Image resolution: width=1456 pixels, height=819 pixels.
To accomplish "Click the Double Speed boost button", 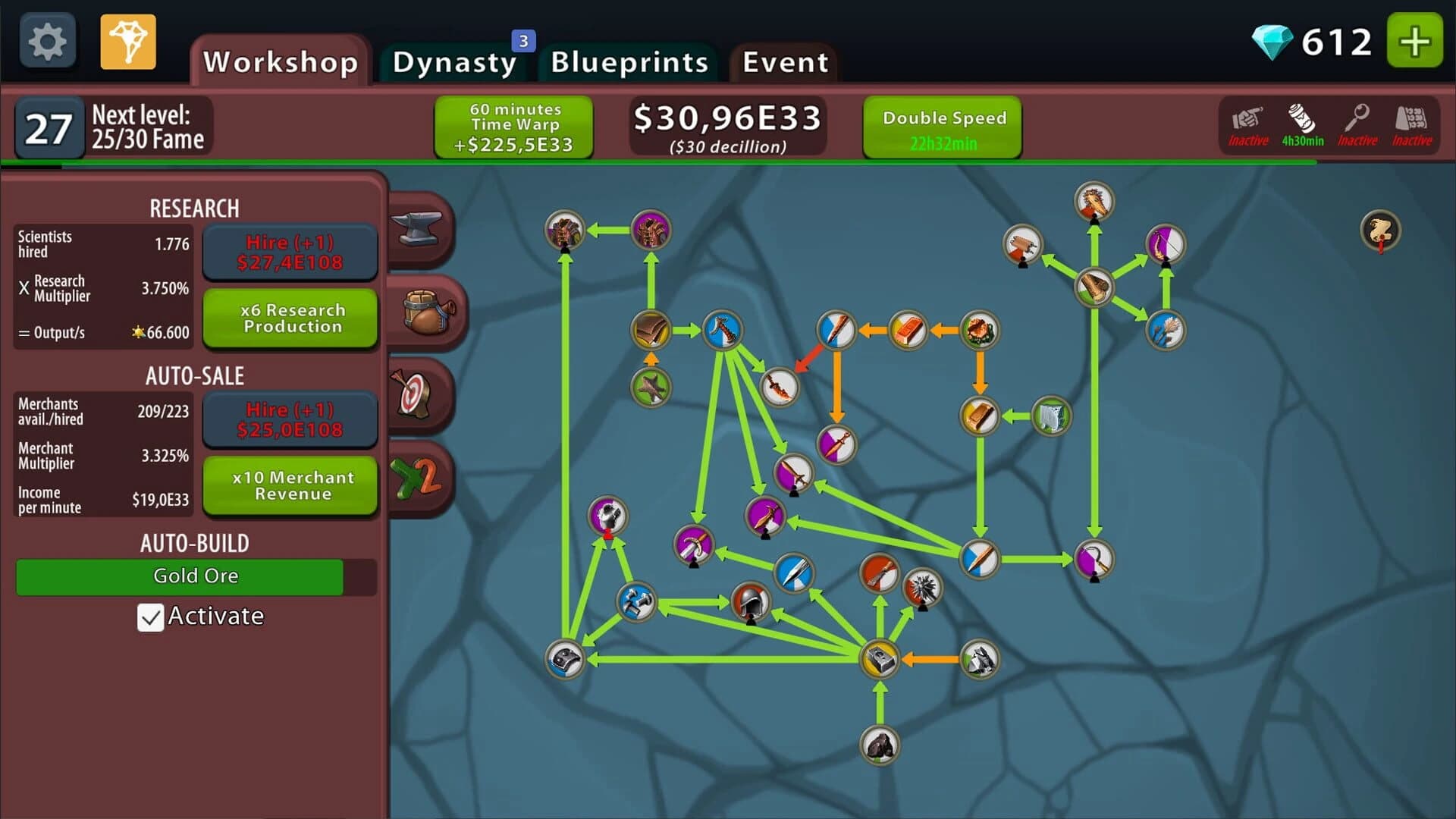I will click(943, 127).
